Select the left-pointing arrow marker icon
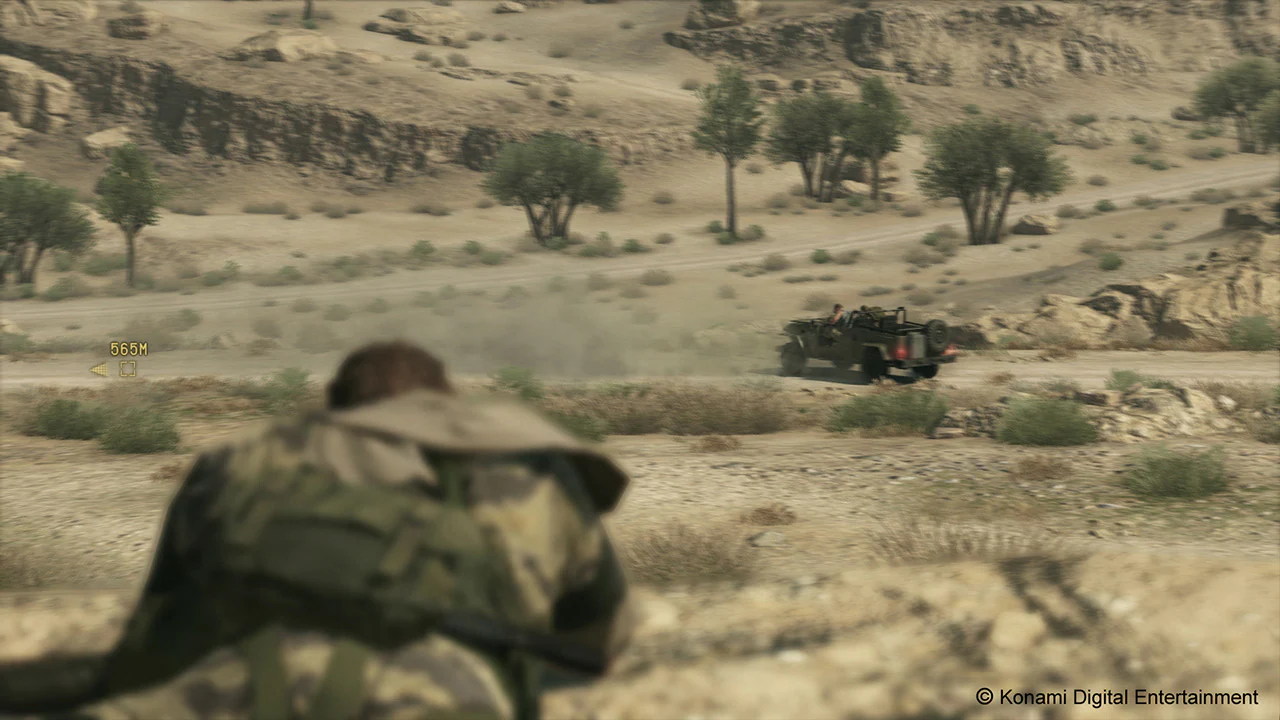 [x=99, y=368]
